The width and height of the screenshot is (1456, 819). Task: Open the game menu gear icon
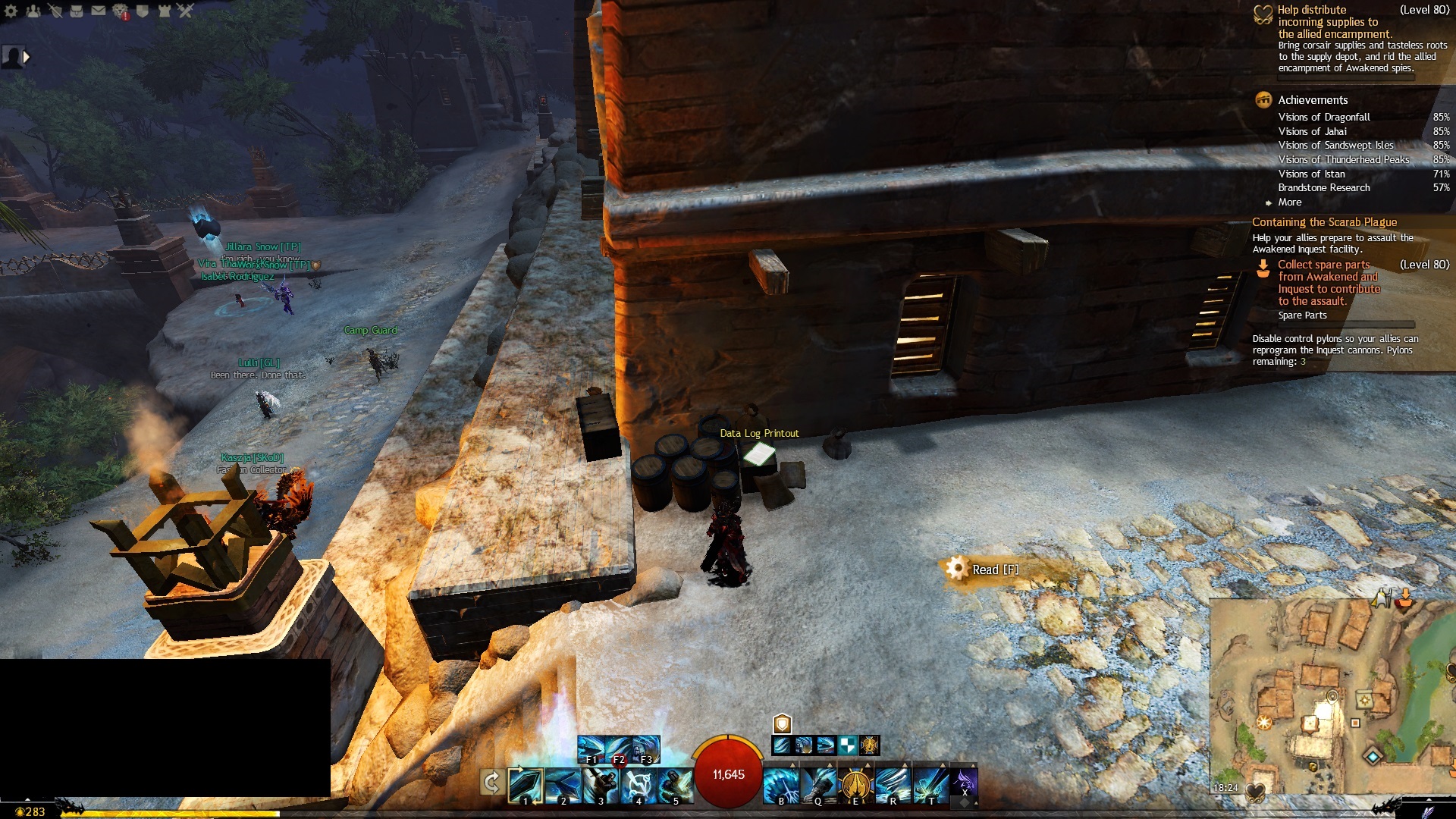point(11,11)
